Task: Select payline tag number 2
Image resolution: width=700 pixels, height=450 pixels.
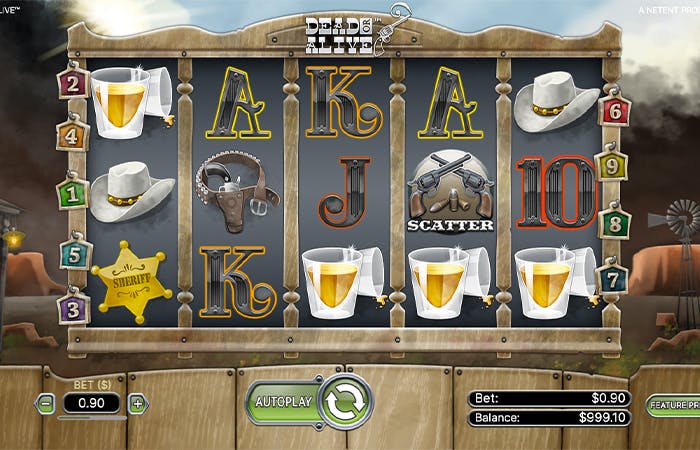Action: (x=73, y=83)
